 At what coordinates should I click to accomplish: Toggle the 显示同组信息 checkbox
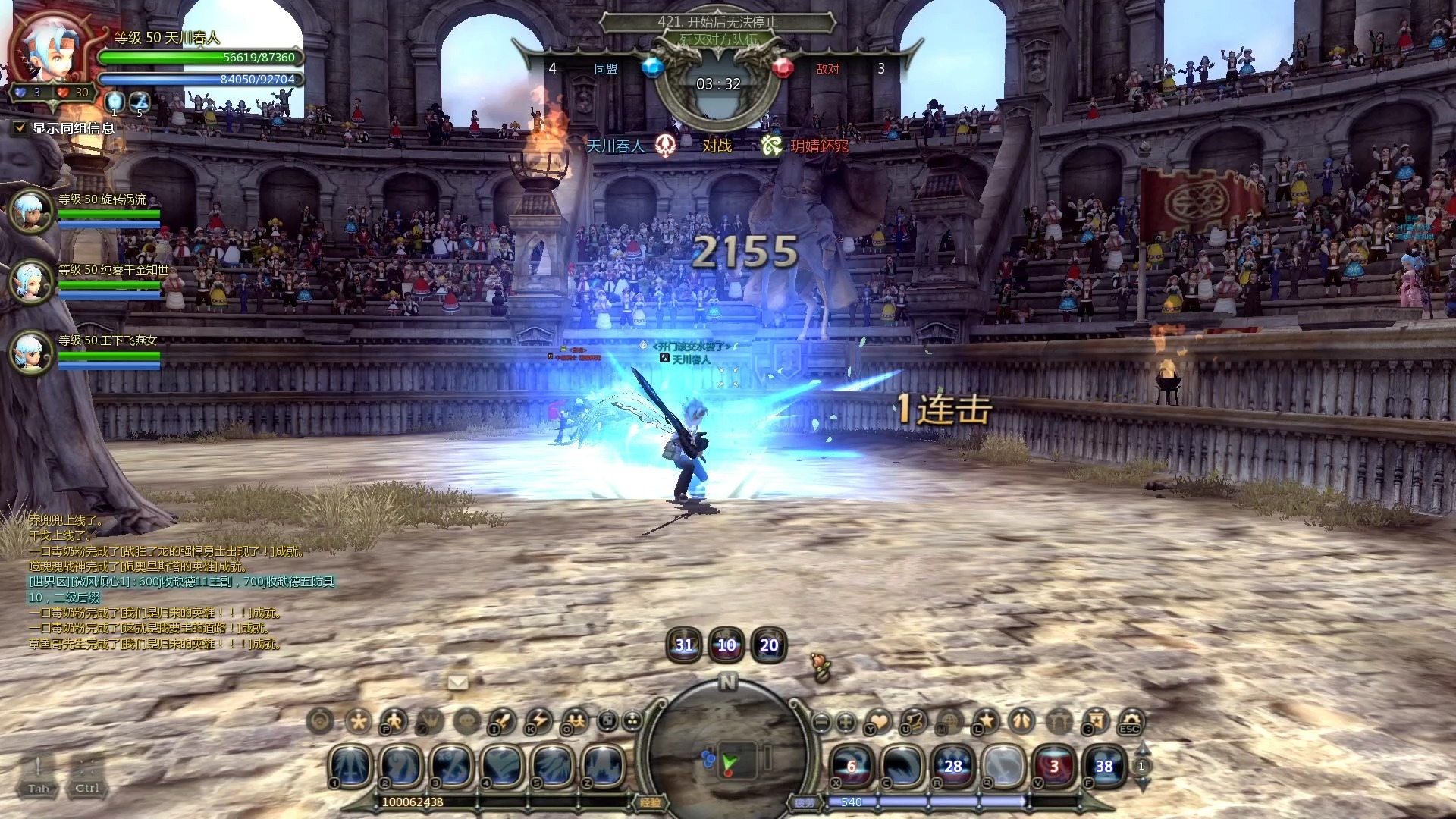point(20,128)
